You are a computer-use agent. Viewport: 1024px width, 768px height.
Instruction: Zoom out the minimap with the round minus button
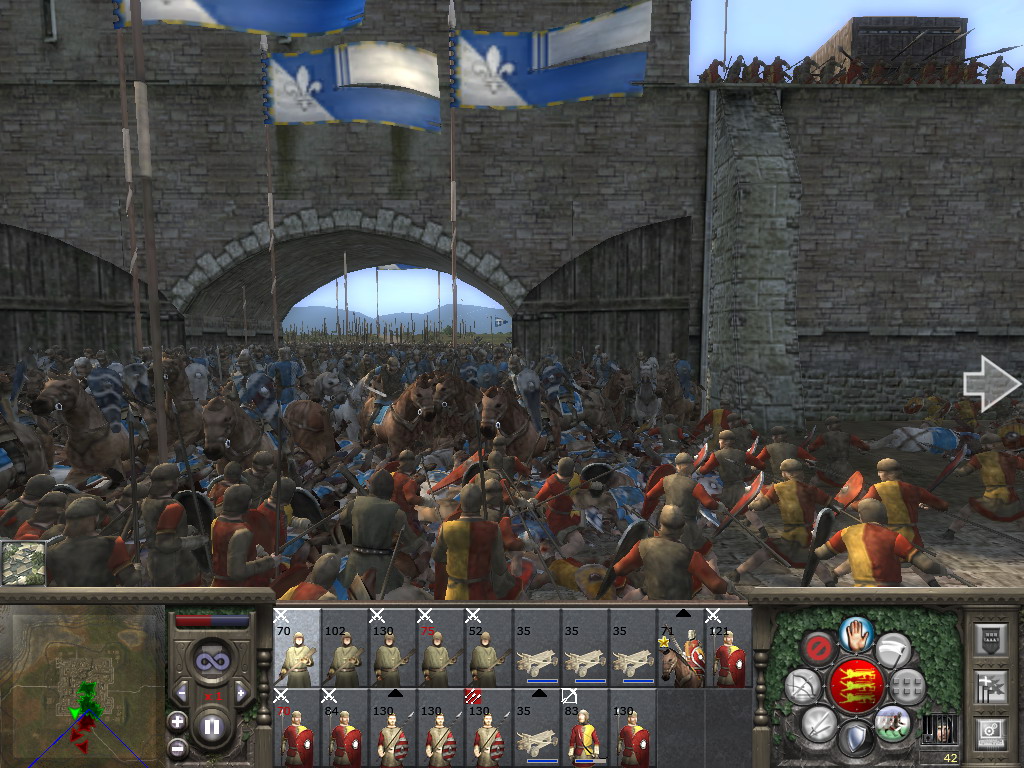(x=178, y=746)
